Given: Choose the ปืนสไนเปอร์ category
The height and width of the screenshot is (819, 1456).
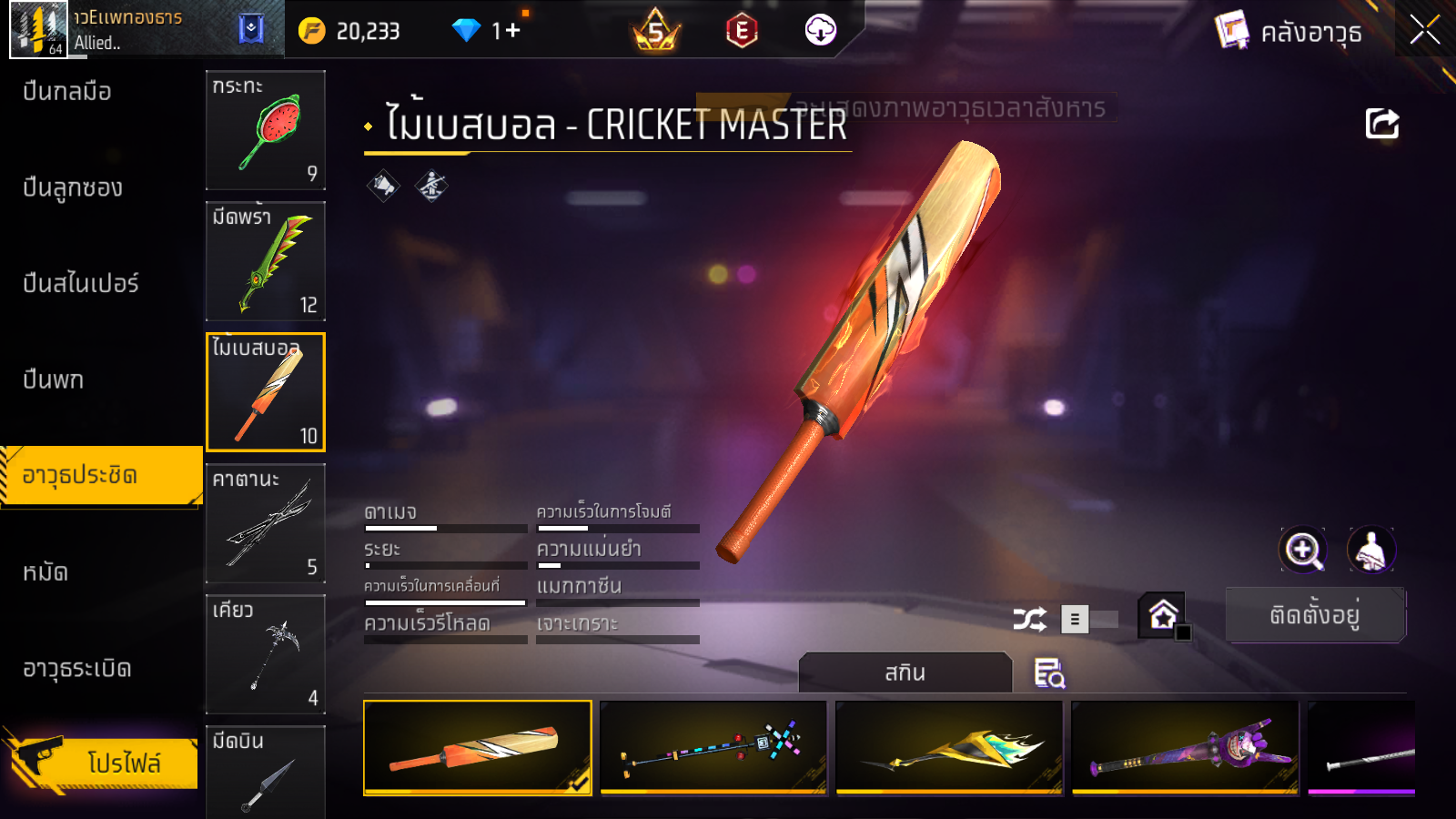Looking at the screenshot, I should tap(81, 283).
